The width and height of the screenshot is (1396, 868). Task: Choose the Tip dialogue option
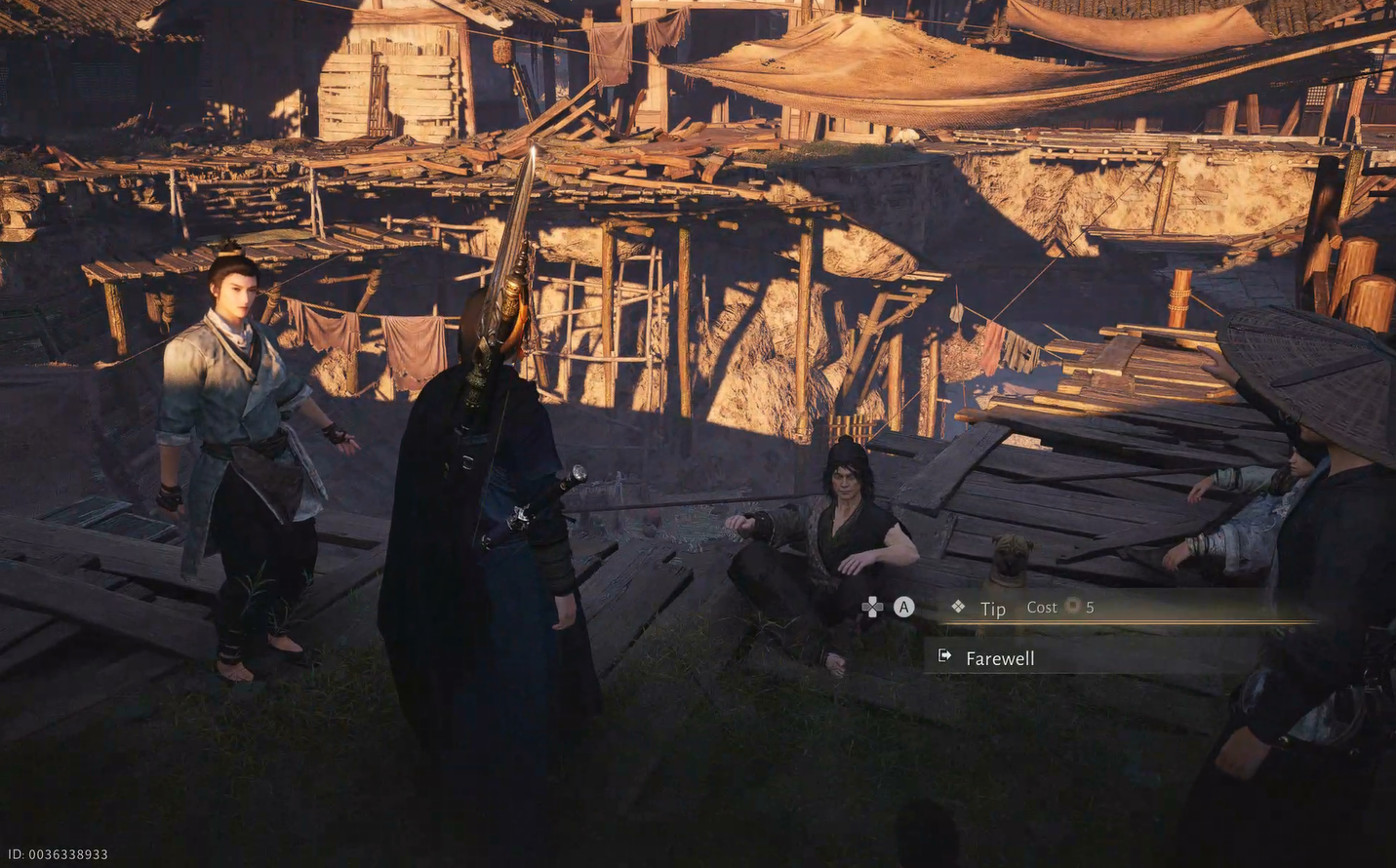click(x=993, y=609)
